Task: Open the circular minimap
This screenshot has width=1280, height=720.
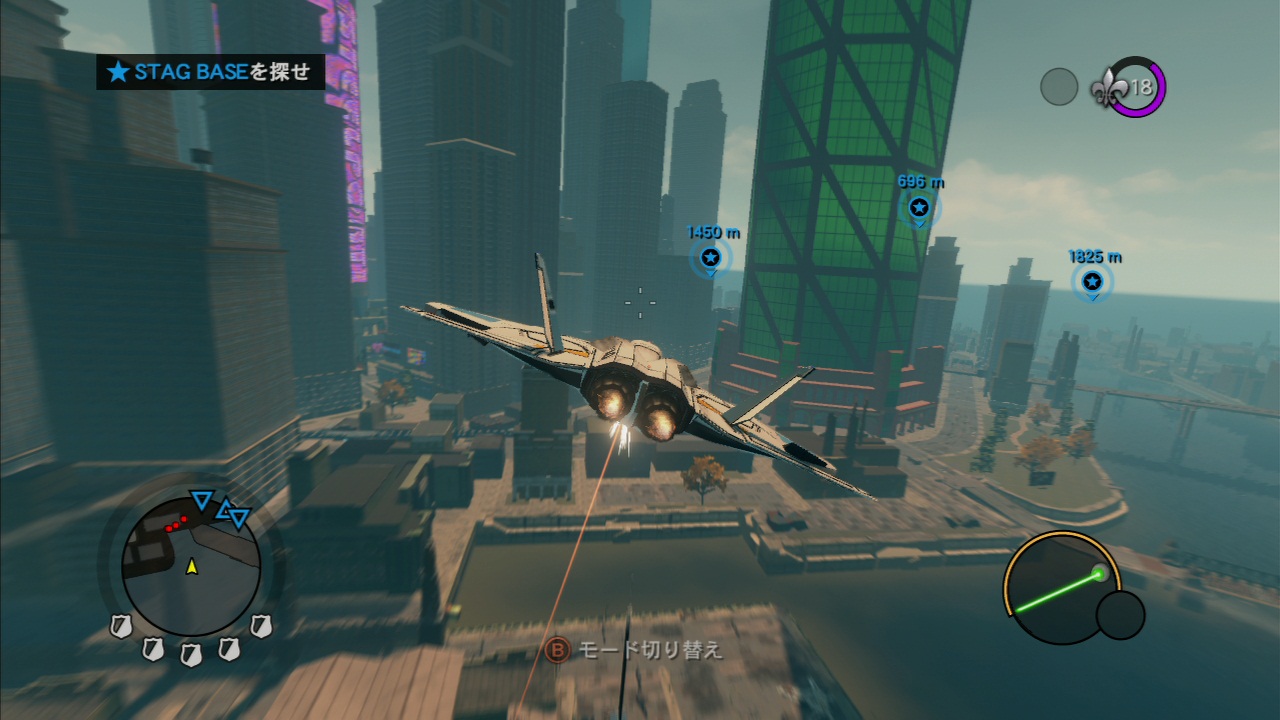Action: click(x=191, y=564)
